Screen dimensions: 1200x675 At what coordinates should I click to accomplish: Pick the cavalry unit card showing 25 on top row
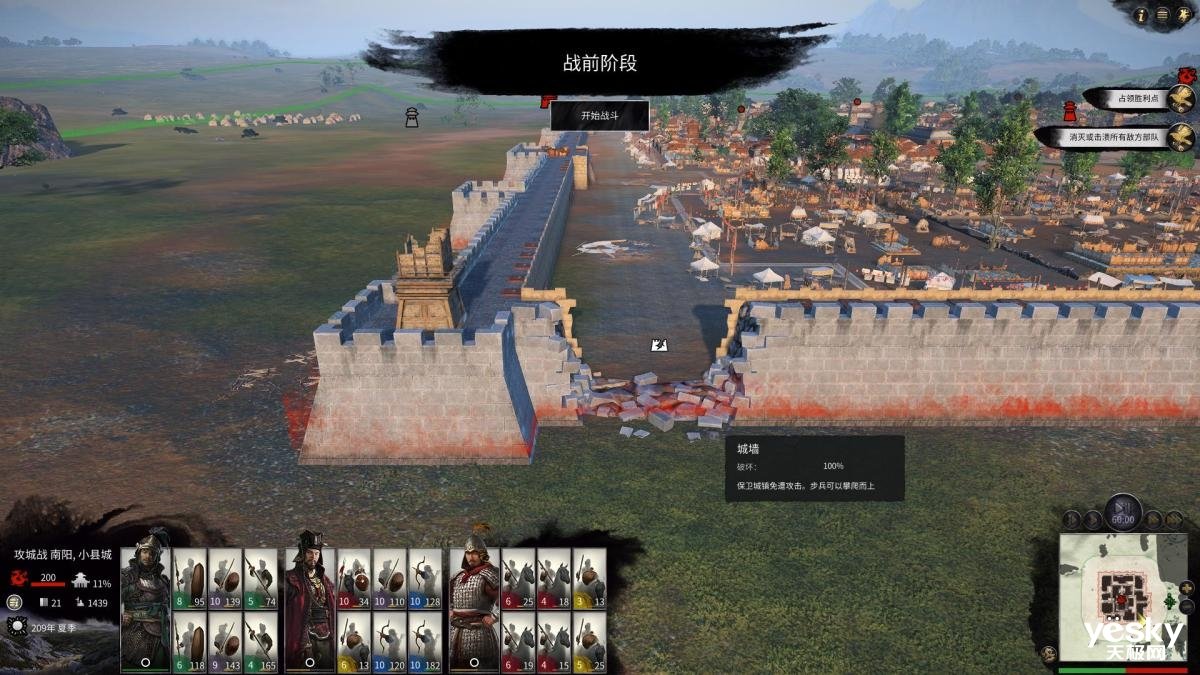589,579
